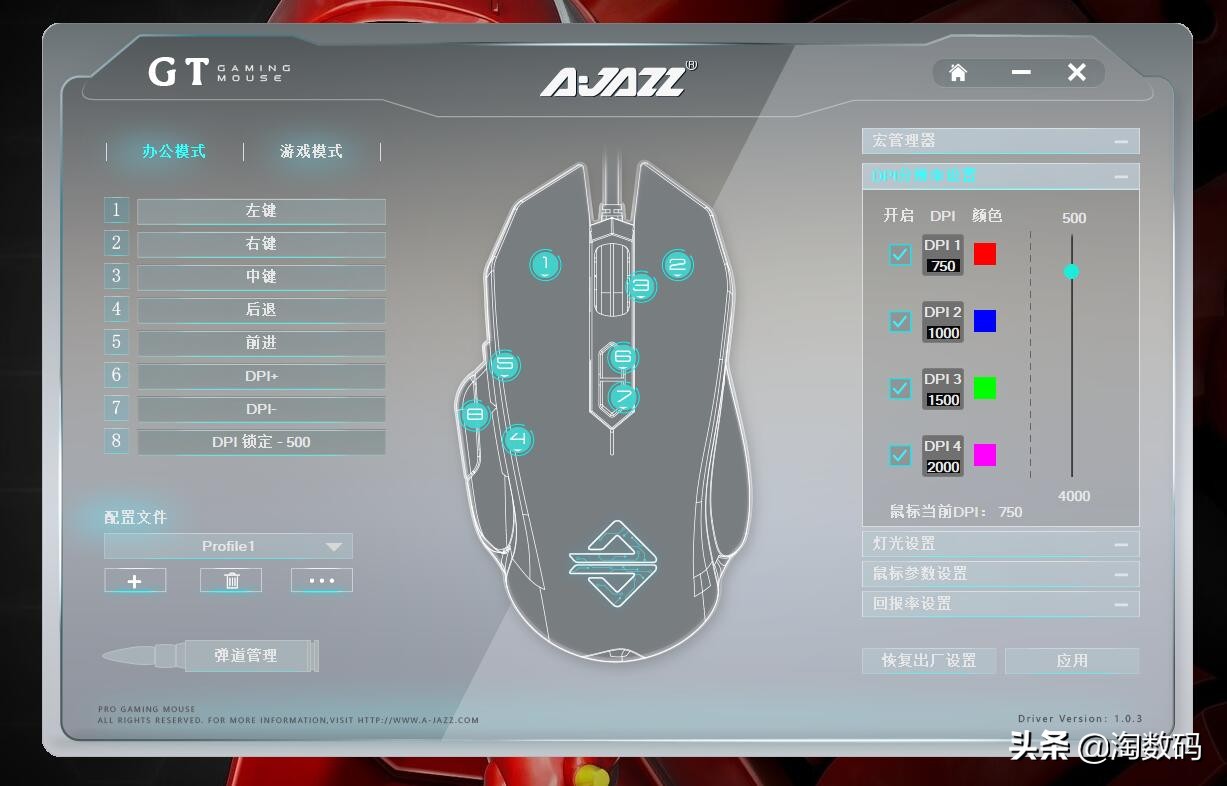Click the DPI+ button 6 assignment

261,376
